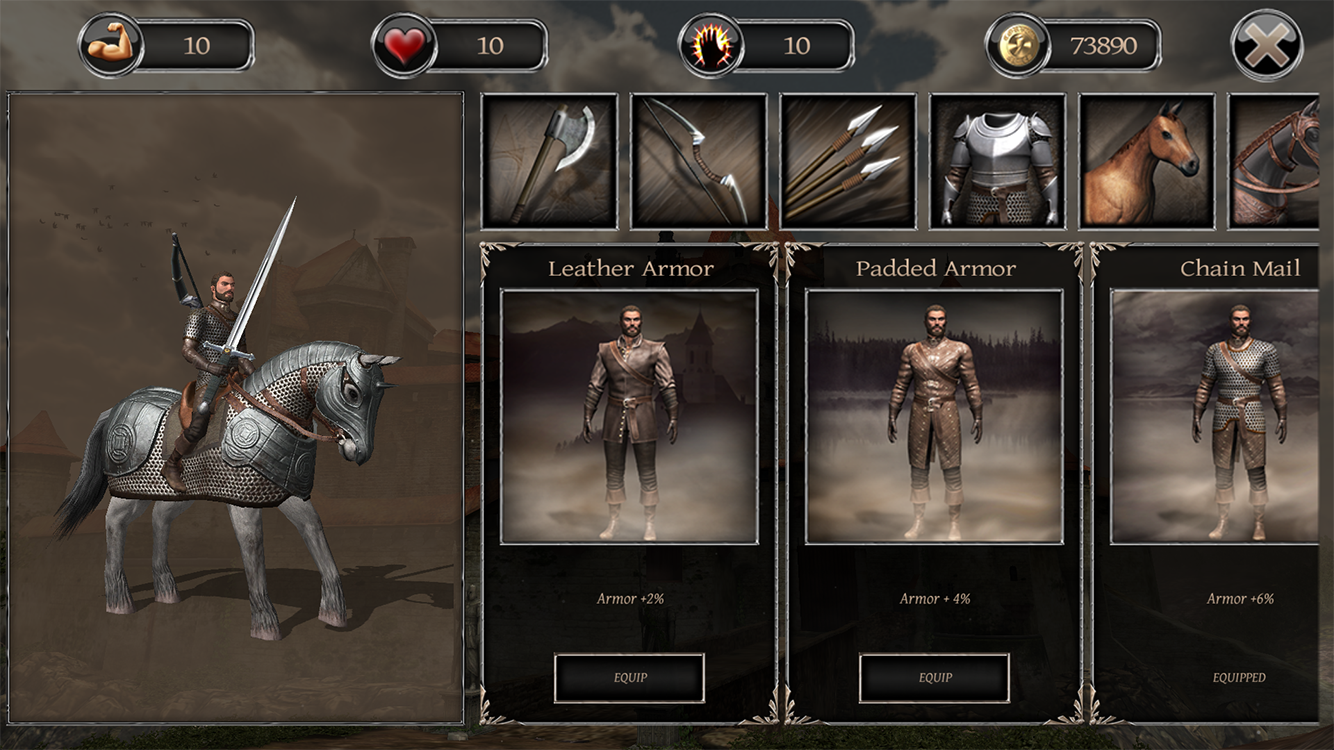Open the plate armor category icon

pyautogui.click(x=997, y=160)
